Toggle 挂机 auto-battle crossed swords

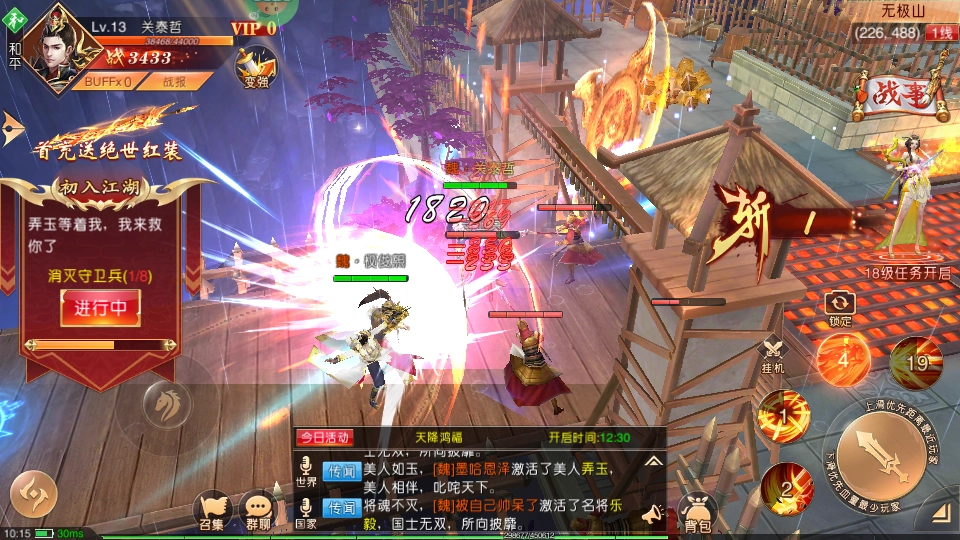773,355
